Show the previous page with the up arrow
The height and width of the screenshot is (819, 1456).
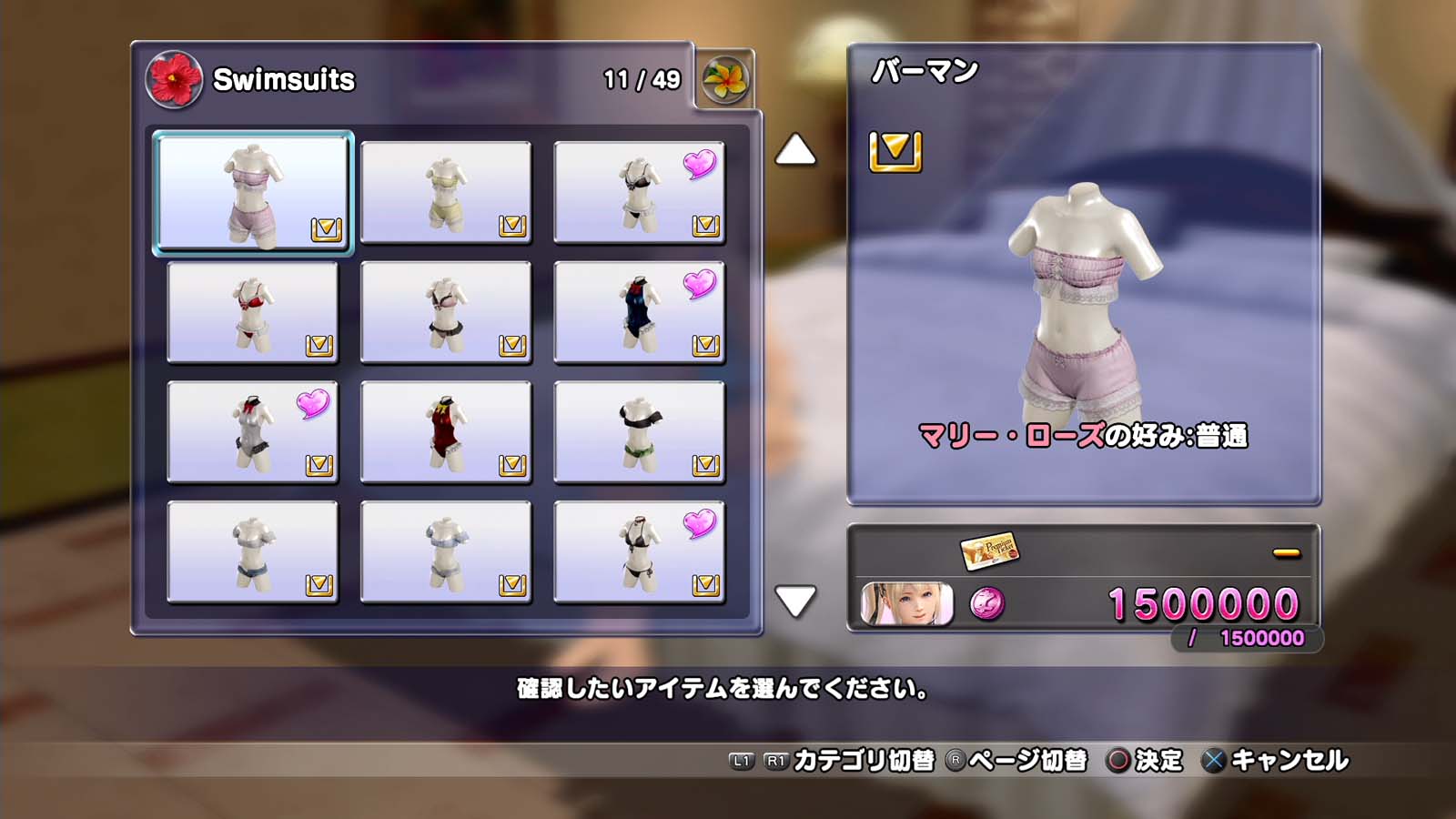[795, 150]
